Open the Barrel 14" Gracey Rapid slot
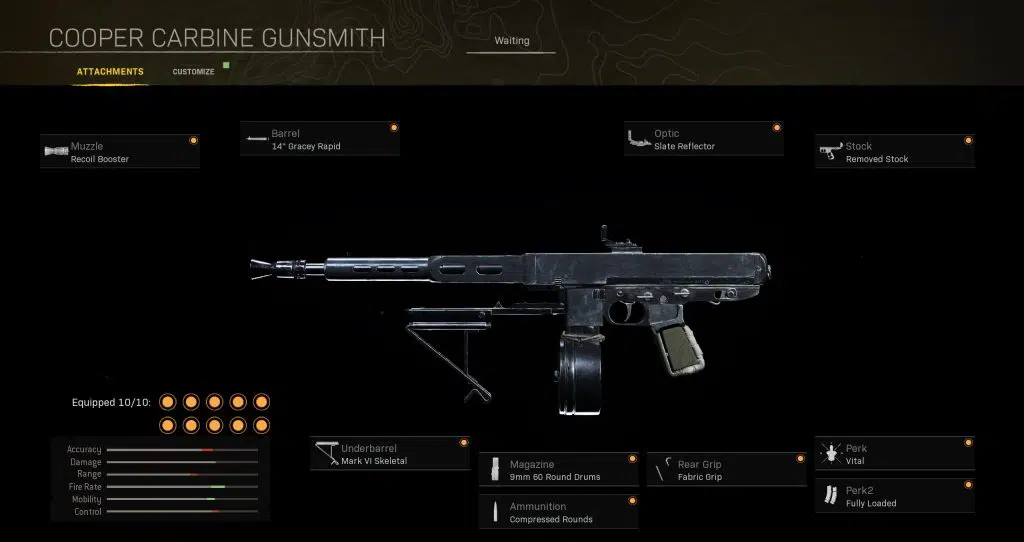 coord(320,139)
